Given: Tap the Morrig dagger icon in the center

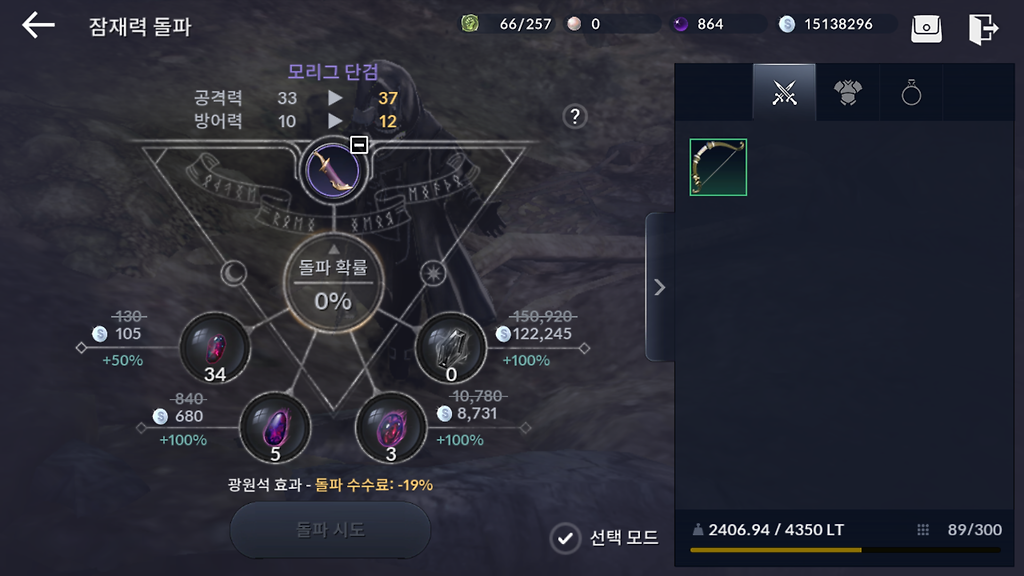Looking at the screenshot, I should pyautogui.click(x=331, y=169).
